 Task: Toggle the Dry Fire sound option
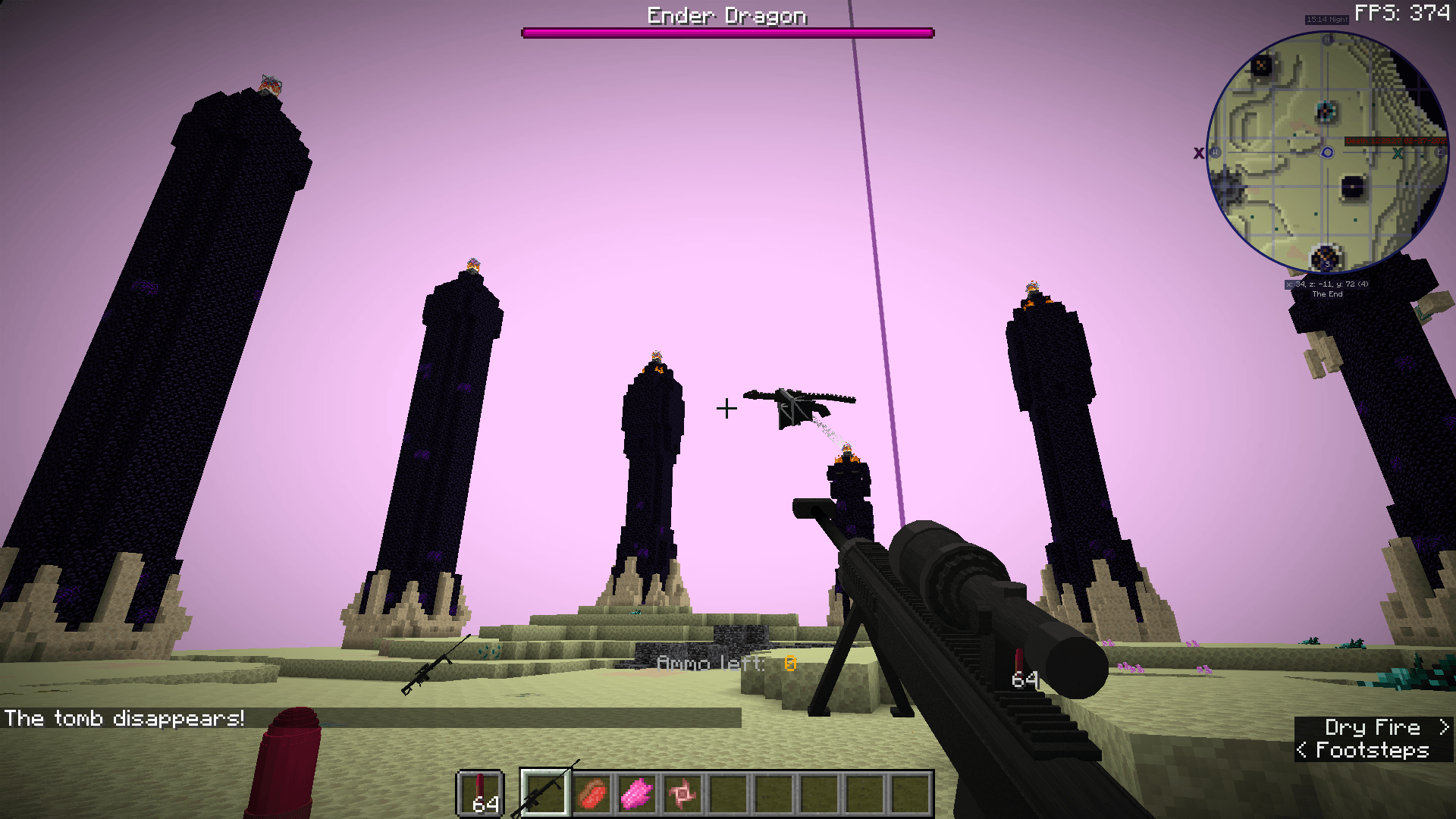(1374, 726)
